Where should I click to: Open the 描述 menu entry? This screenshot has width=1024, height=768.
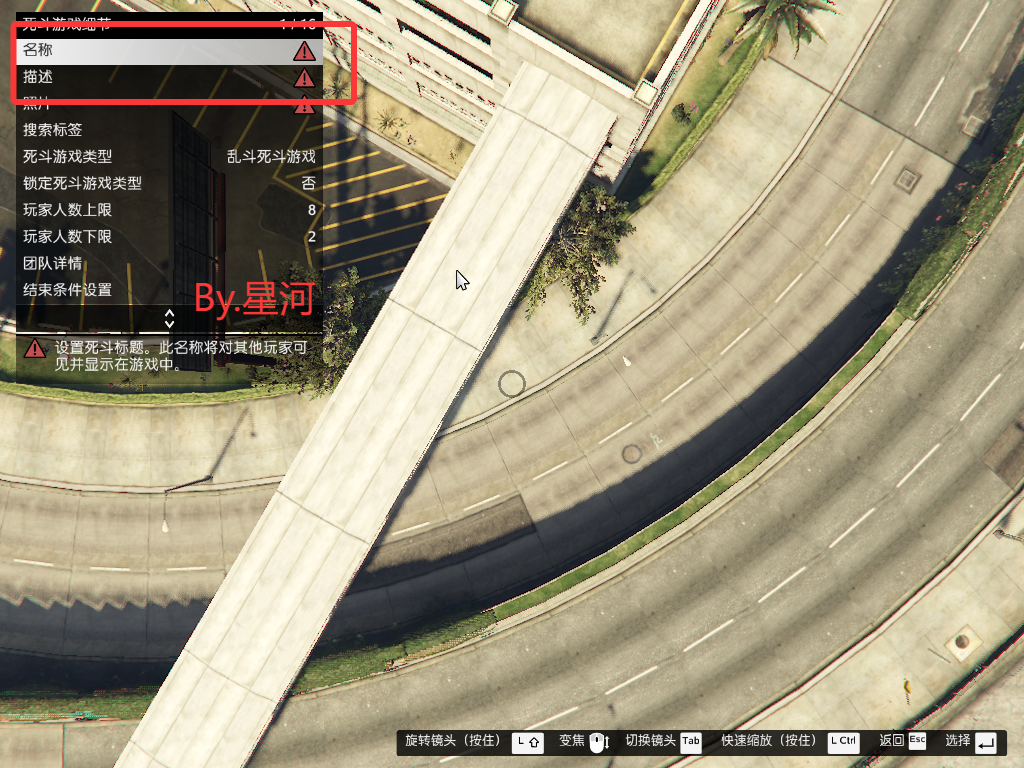click(168, 77)
